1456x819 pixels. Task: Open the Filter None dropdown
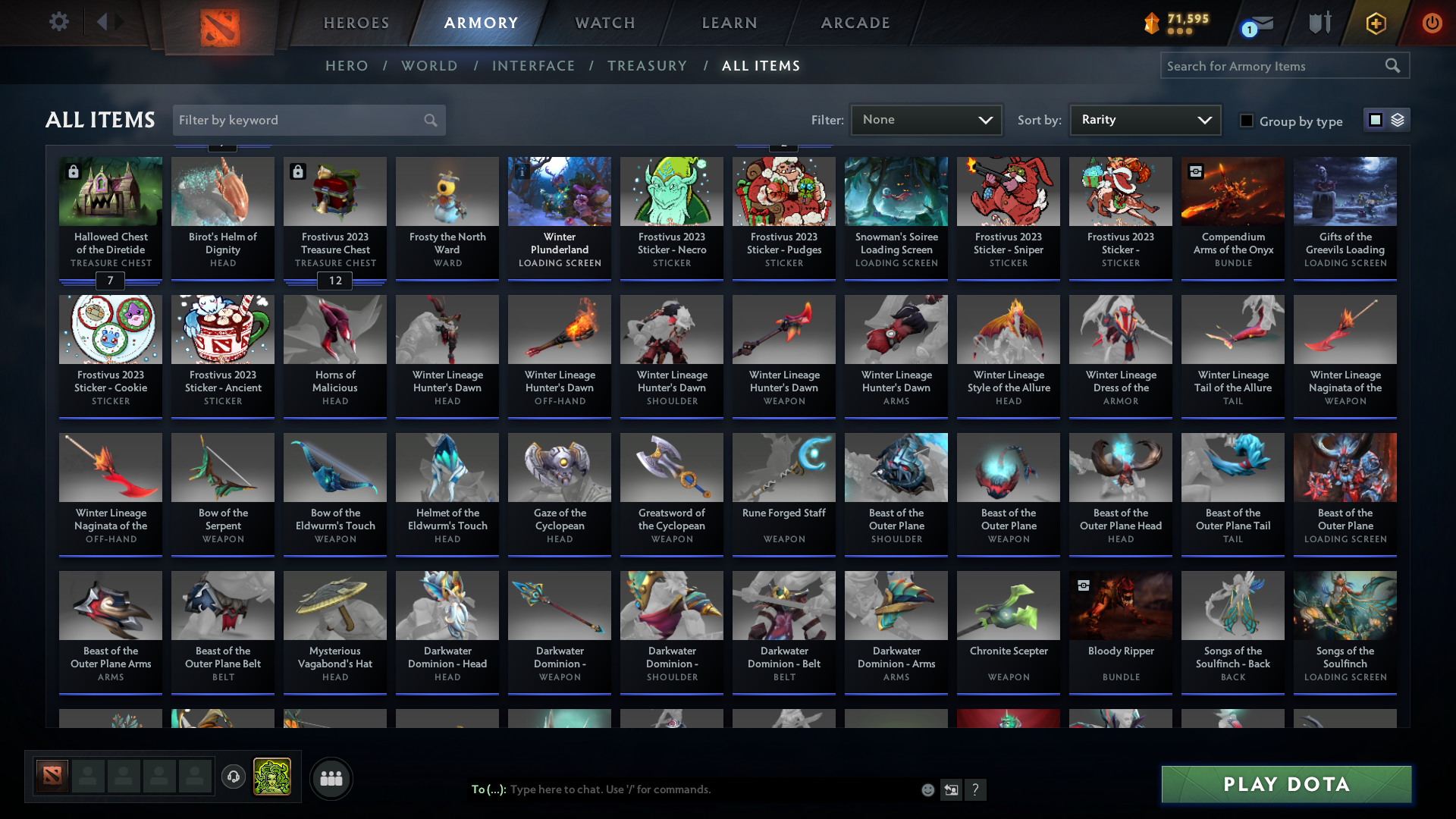coord(926,119)
